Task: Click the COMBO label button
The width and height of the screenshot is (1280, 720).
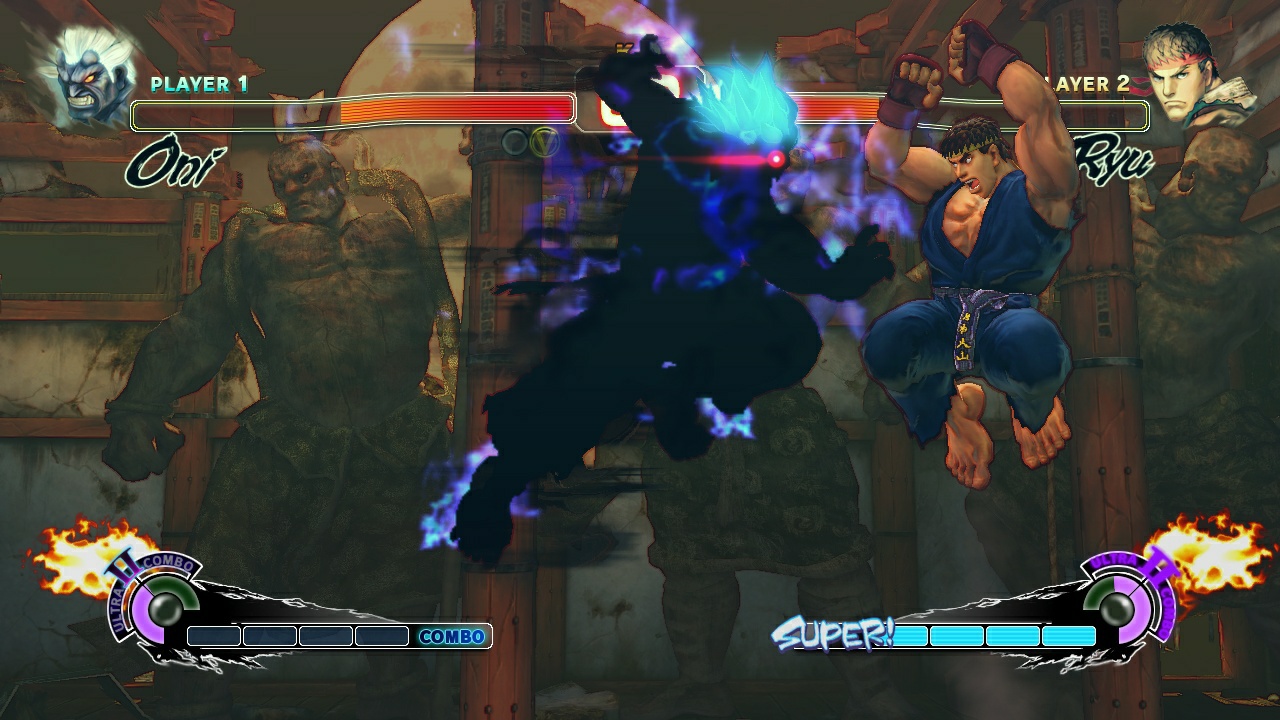Action: [x=452, y=636]
